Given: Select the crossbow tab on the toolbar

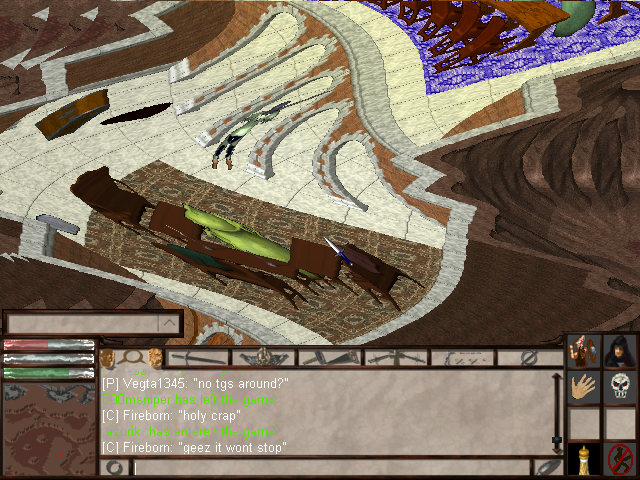Looking at the screenshot, I should 395,357.
